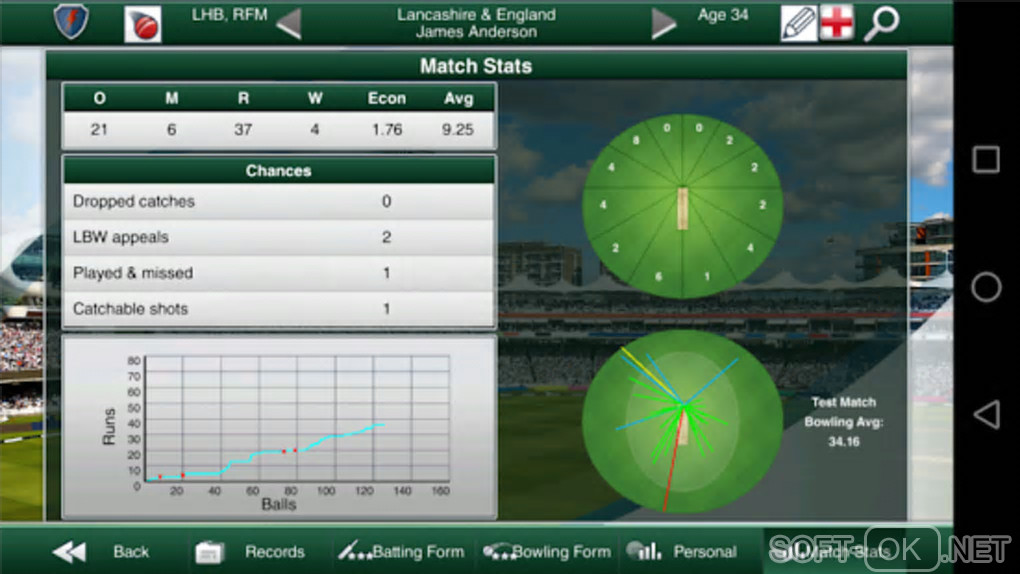
Task: Tap the Android square recent-apps button
Action: point(986,160)
